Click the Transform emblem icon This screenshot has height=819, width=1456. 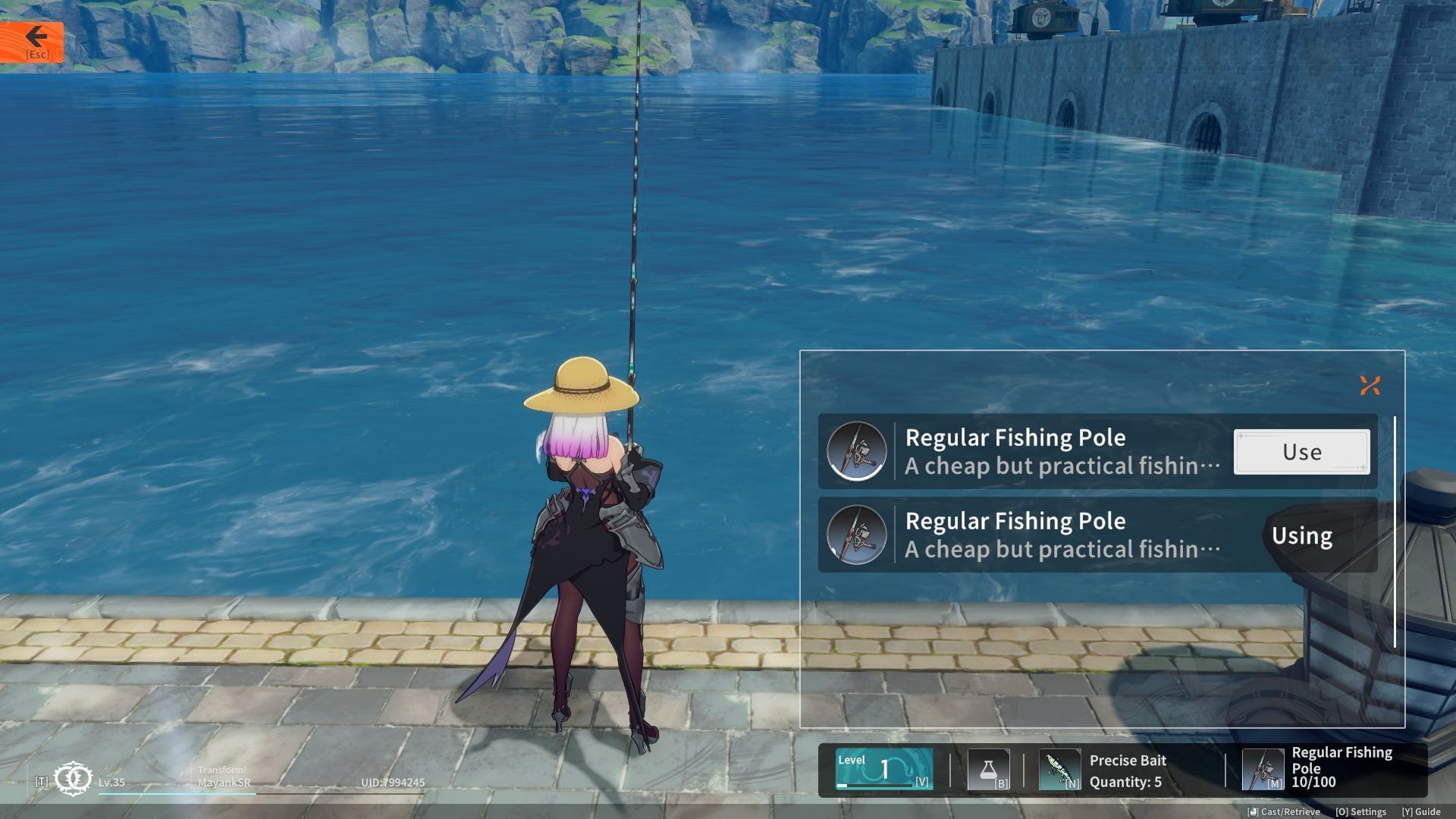tap(74, 779)
